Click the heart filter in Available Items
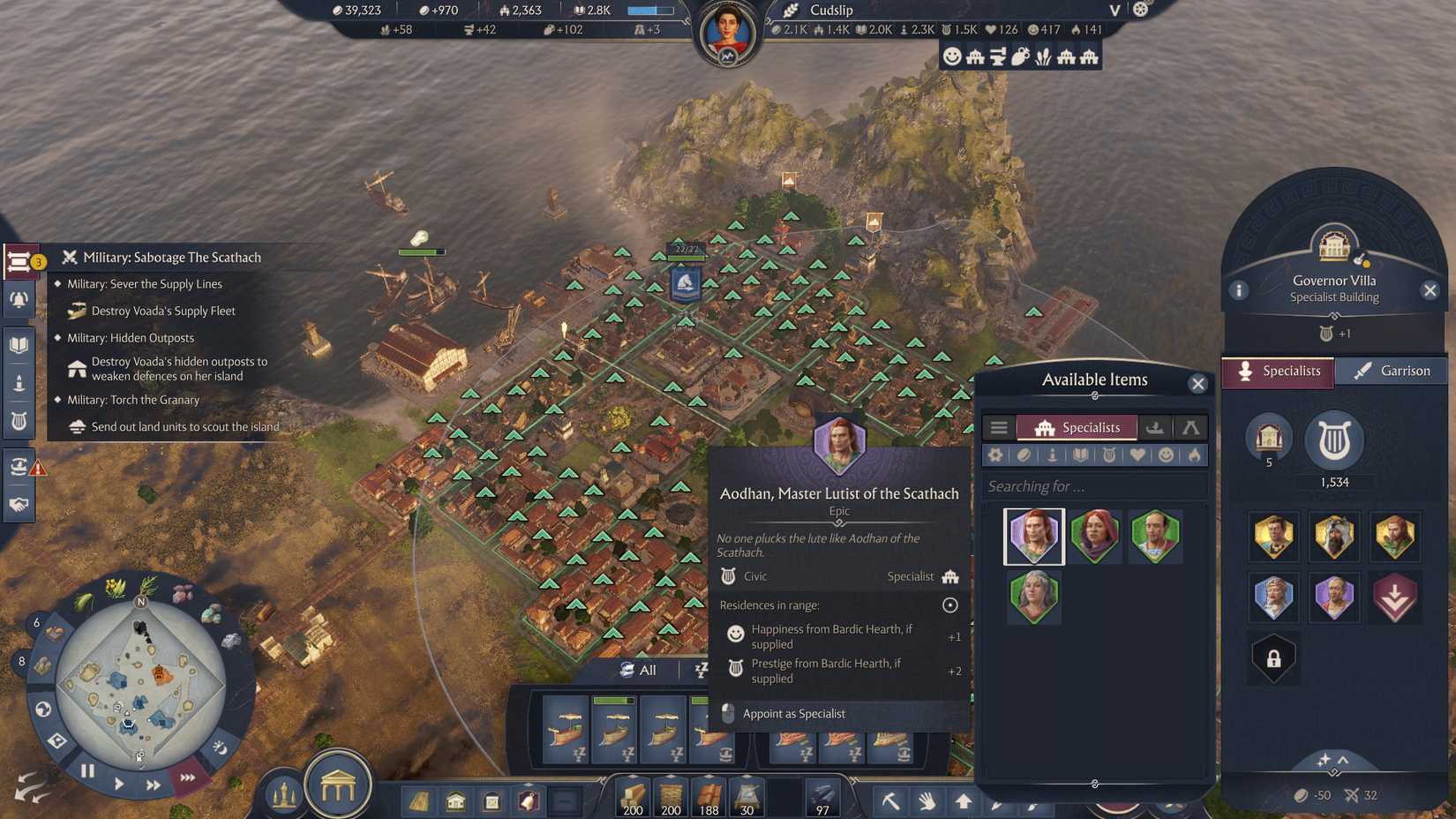 tap(1137, 455)
